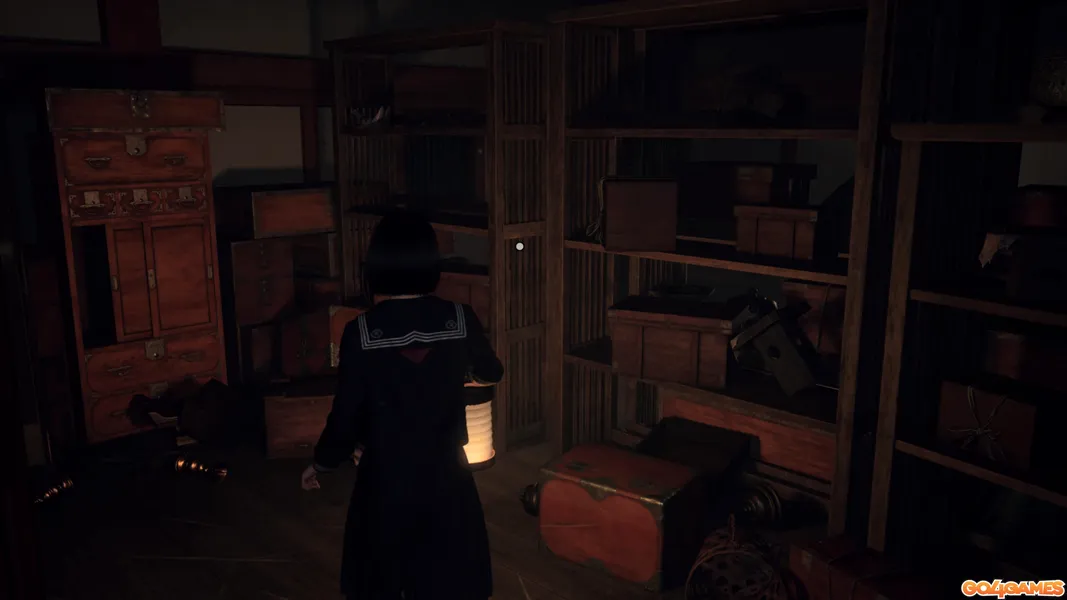Select the white interaction marker dot
The height and width of the screenshot is (600, 1067).
tap(519, 245)
